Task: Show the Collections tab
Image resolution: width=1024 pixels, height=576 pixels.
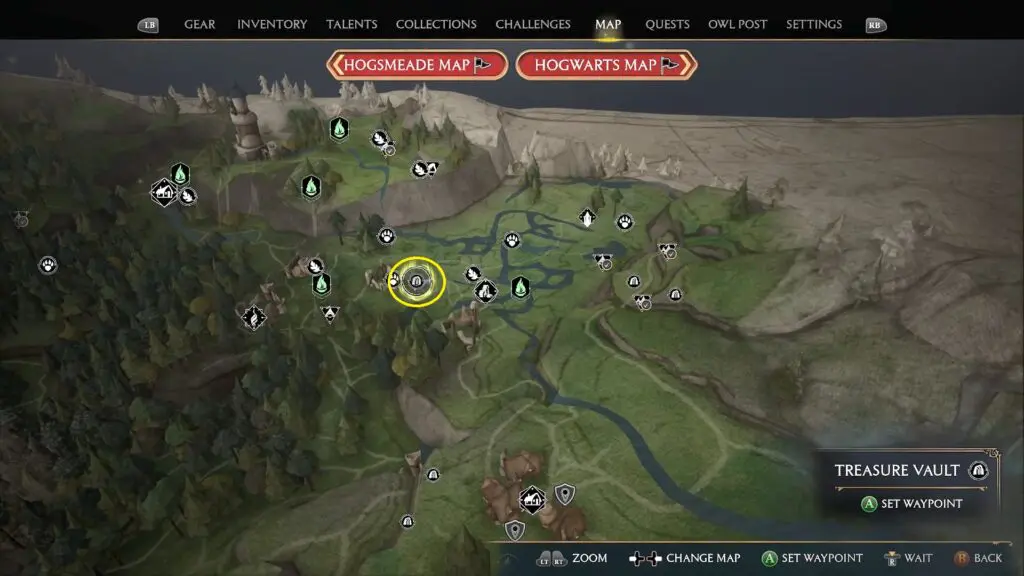Action: pyautogui.click(x=436, y=24)
